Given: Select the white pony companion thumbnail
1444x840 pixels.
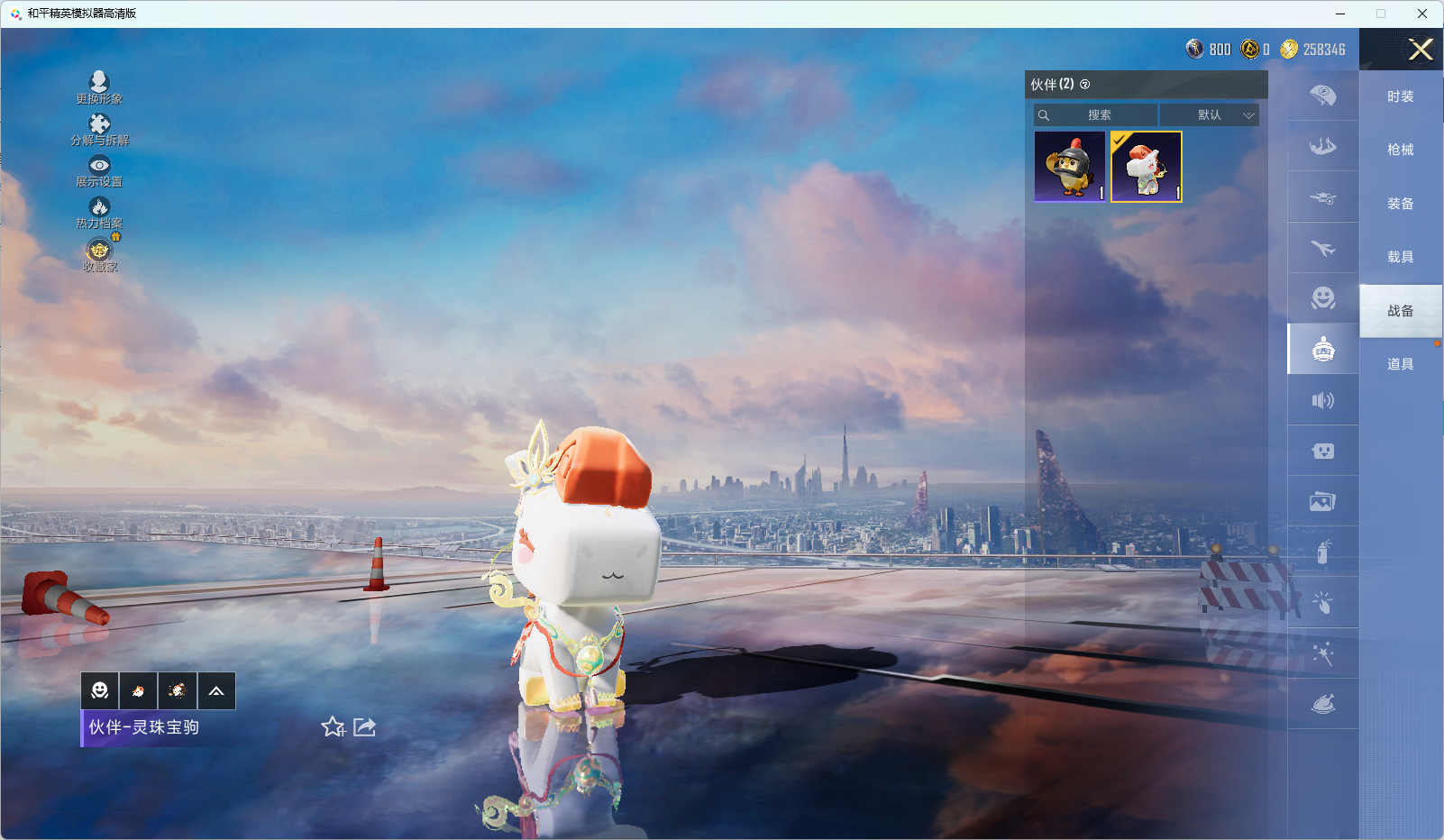Looking at the screenshot, I should [x=1146, y=167].
